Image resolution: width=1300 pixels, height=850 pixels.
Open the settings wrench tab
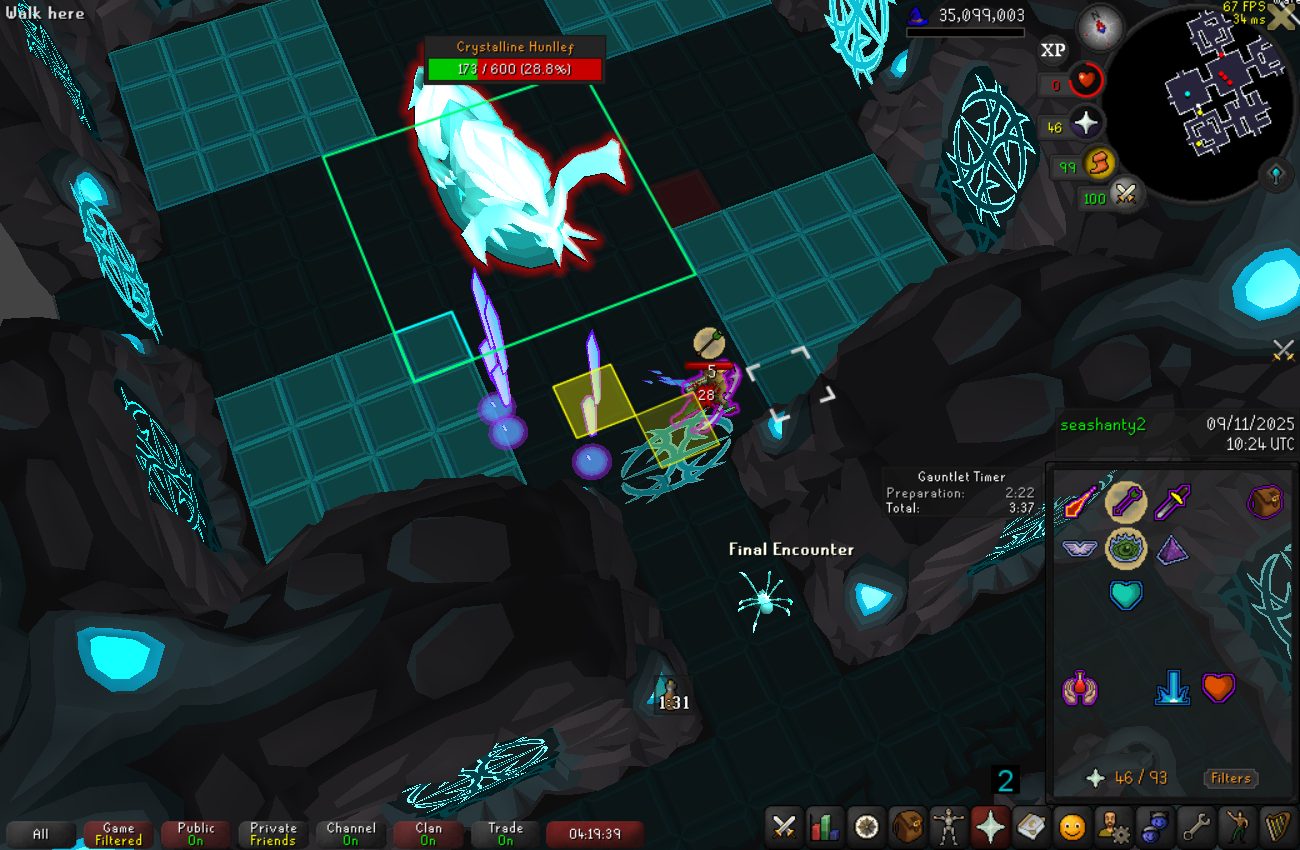(x=1195, y=827)
